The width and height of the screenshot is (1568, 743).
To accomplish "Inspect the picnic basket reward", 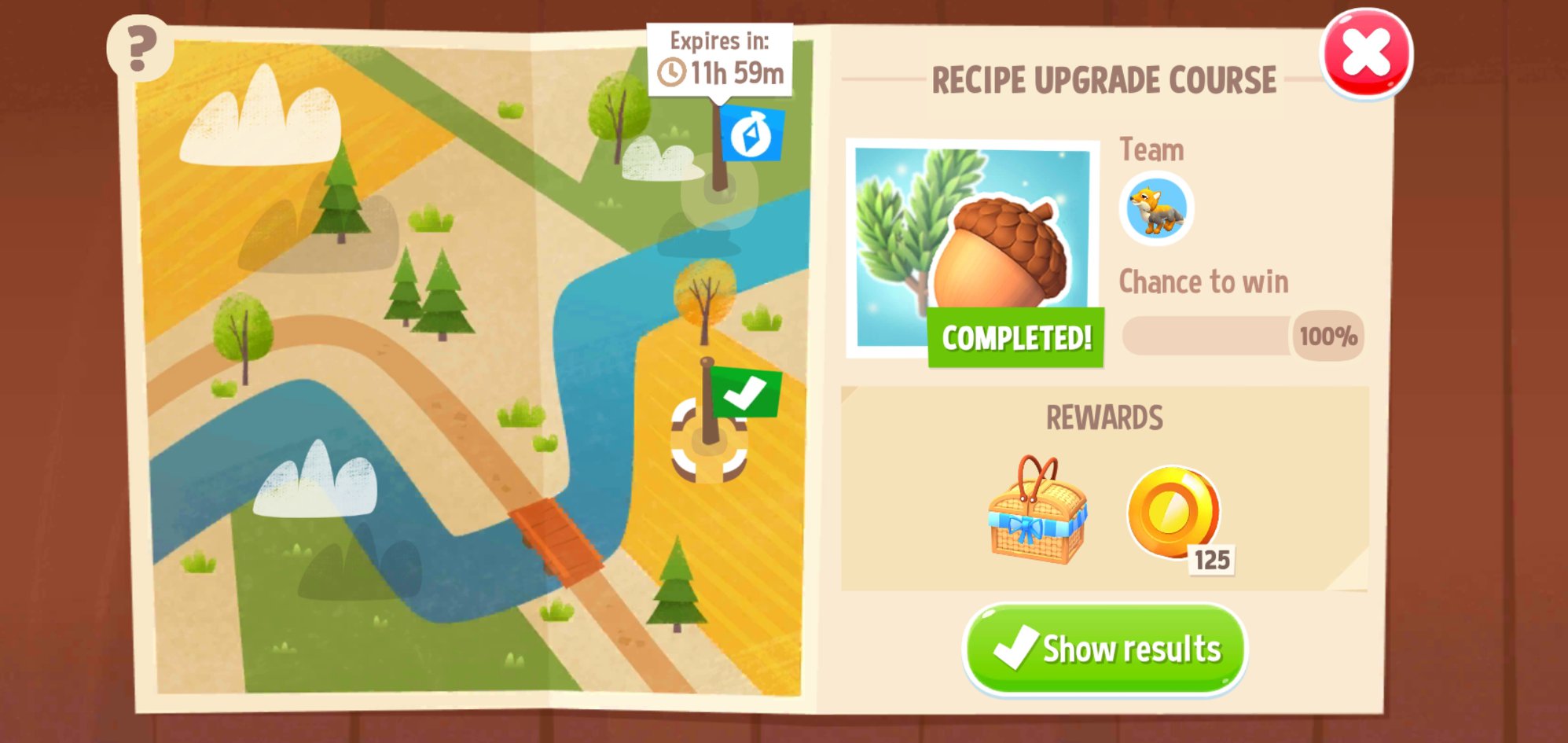I will click(1037, 513).
